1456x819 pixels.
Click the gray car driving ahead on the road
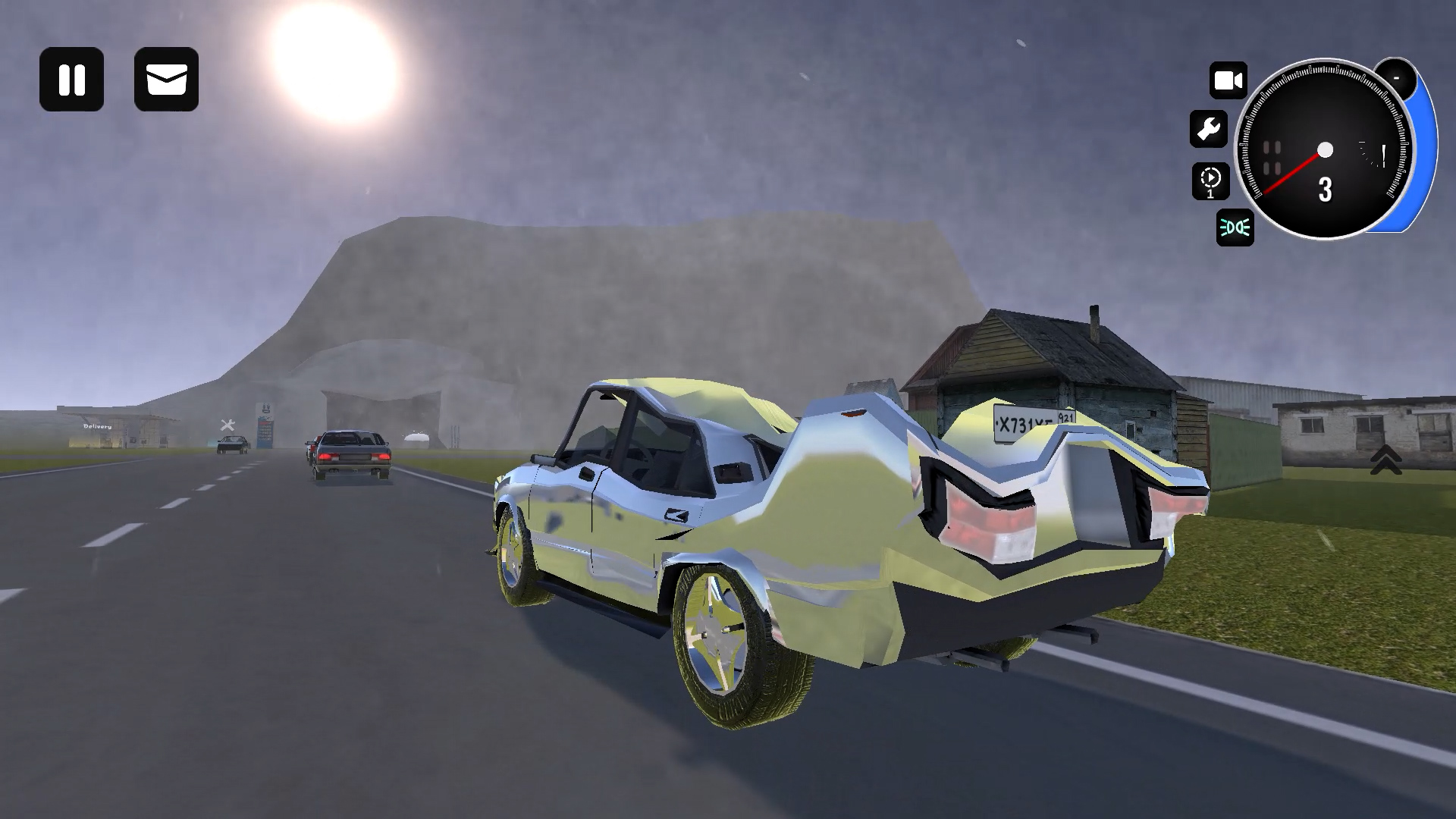[348, 452]
